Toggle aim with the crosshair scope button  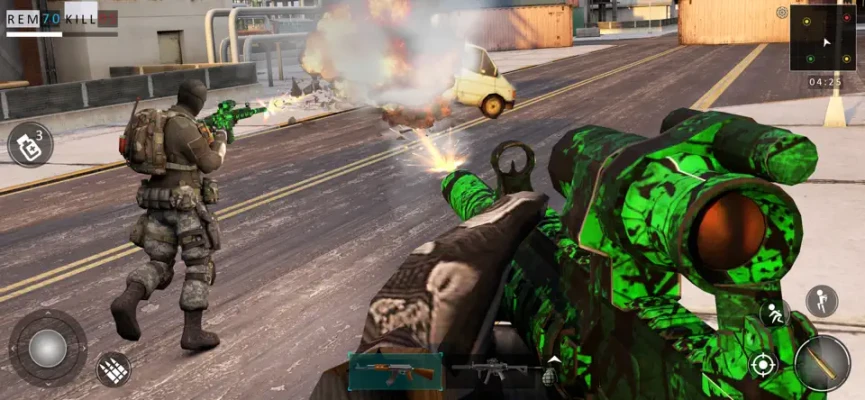[762, 364]
